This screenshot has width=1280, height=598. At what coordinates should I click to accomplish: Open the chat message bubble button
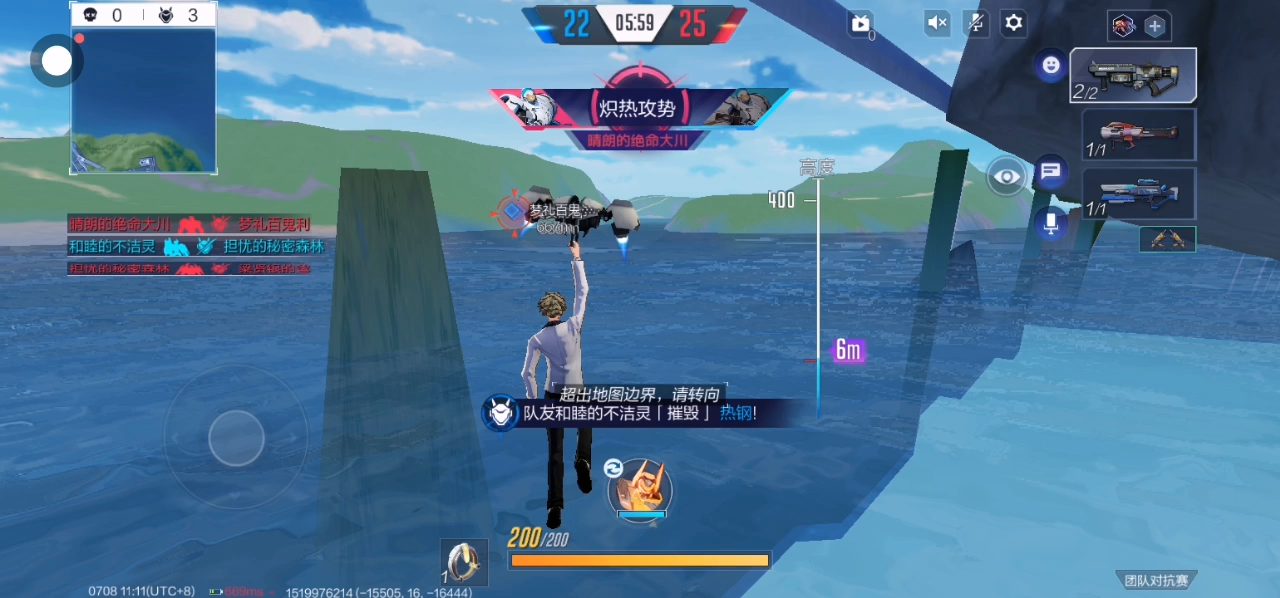tap(1050, 172)
